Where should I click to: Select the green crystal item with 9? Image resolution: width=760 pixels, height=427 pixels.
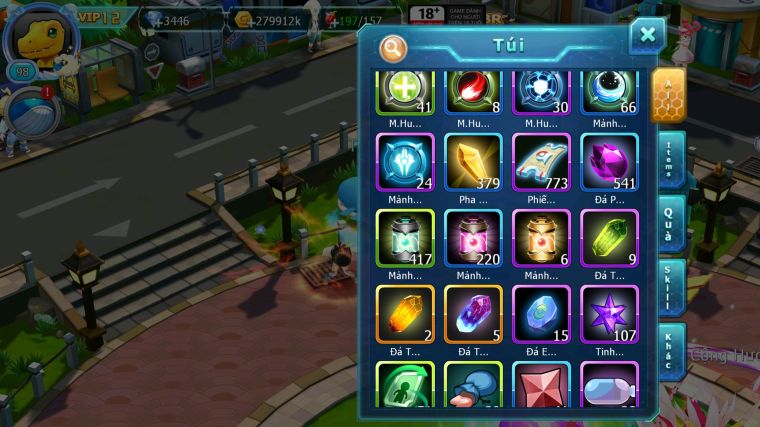point(609,238)
